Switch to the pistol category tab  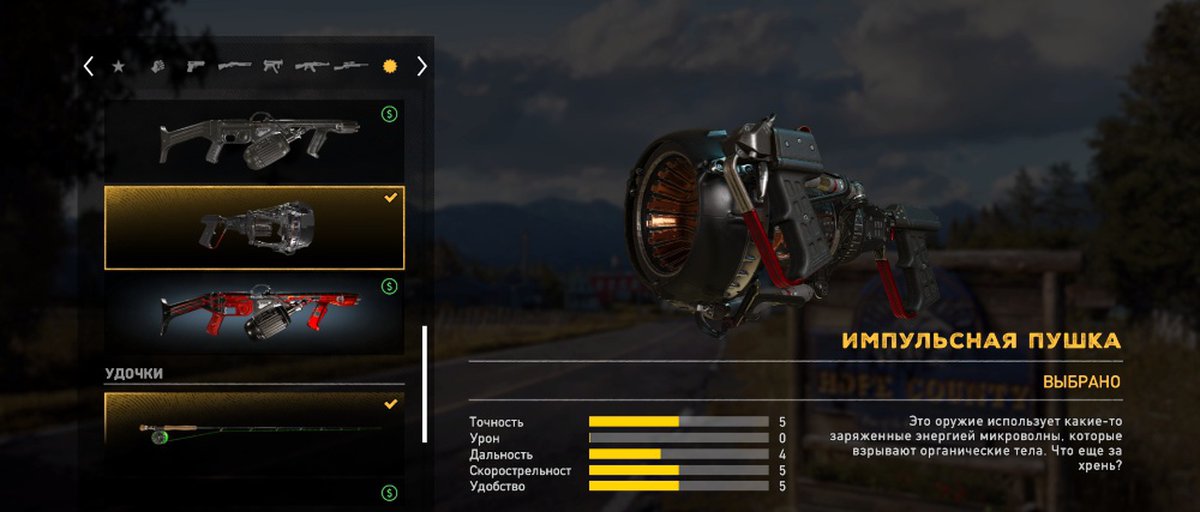click(195, 67)
